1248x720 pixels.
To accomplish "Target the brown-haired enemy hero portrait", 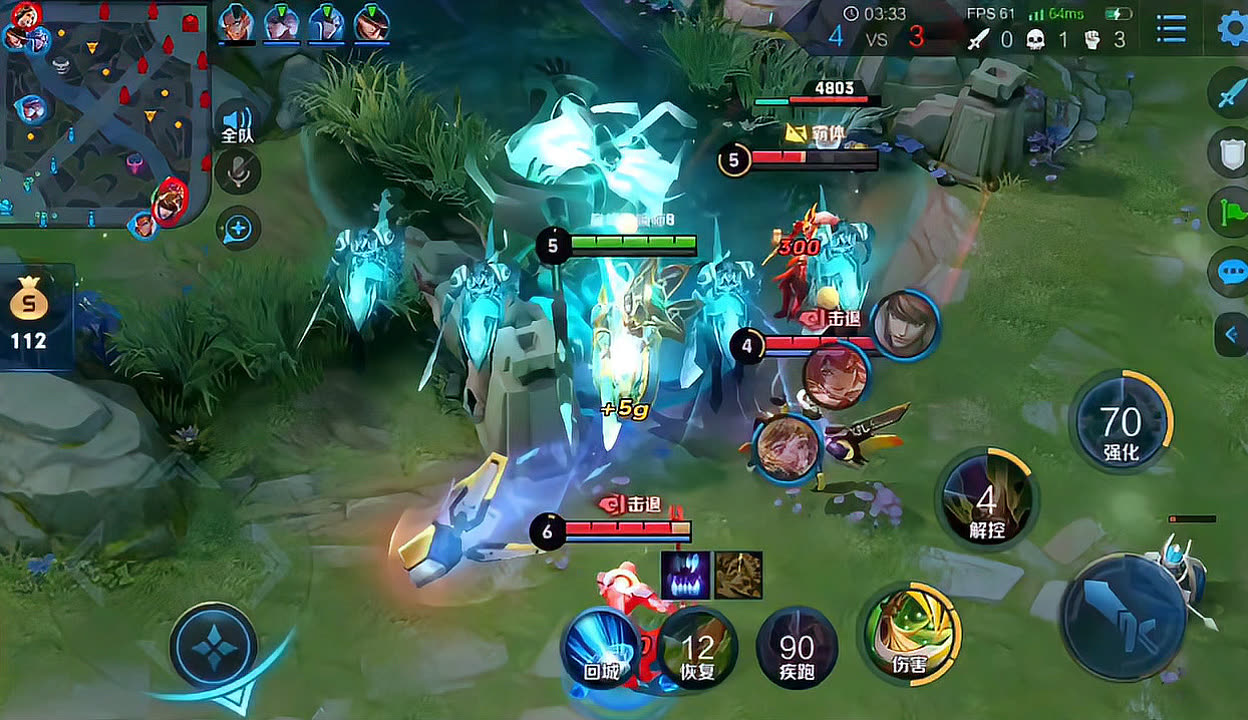I will point(905,324).
